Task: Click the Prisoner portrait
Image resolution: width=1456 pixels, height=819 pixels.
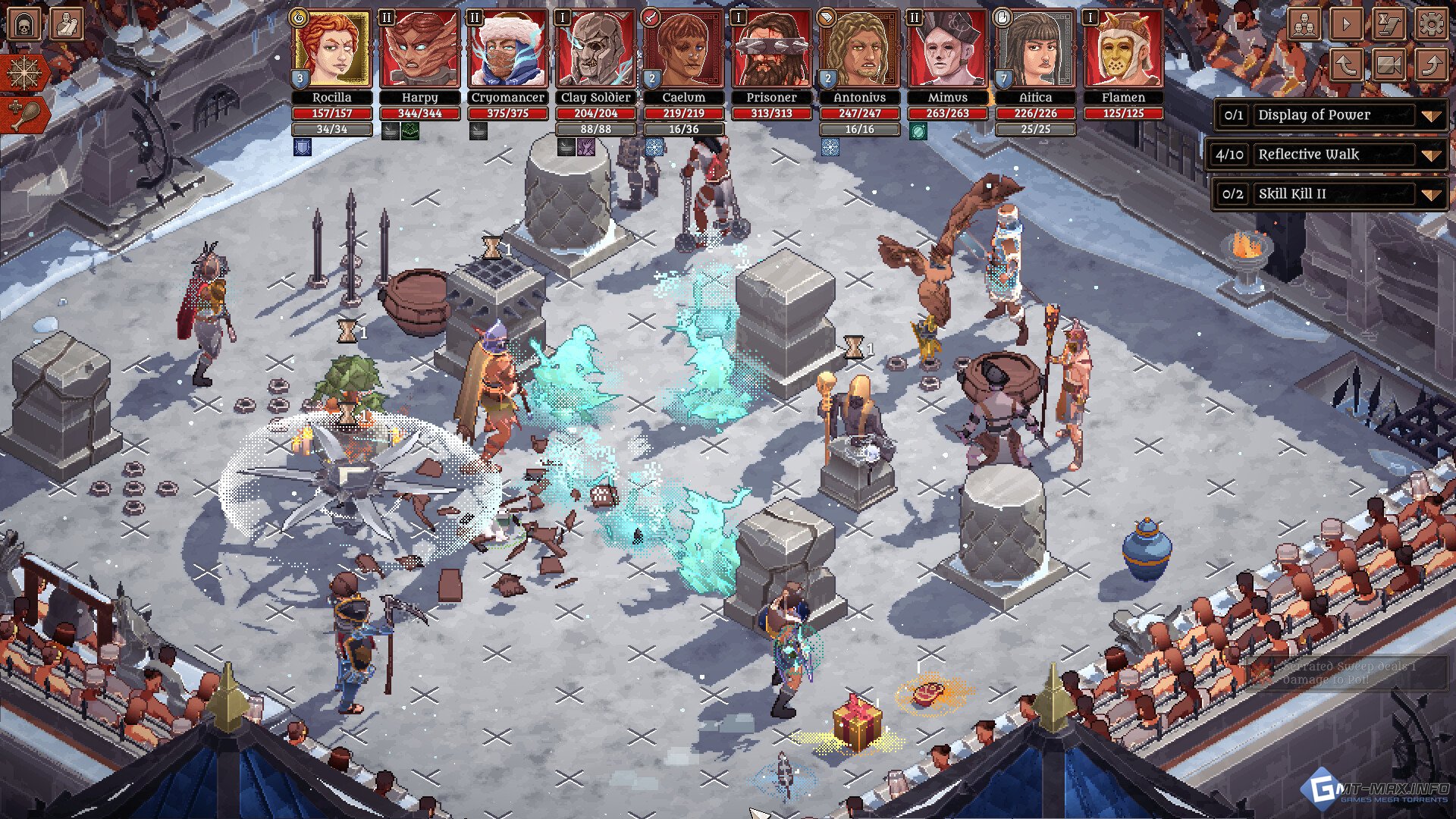Action: pos(771,49)
